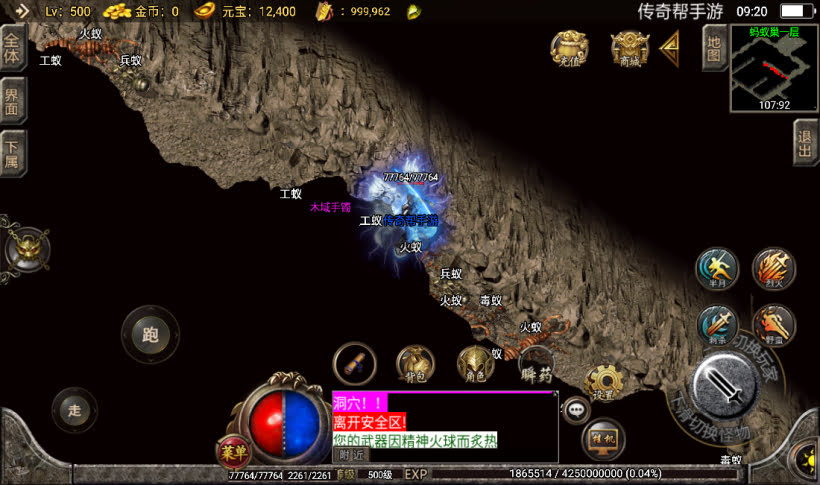820x485 pixels.
Task: Use the scroll item quick slot
Action: [354, 363]
